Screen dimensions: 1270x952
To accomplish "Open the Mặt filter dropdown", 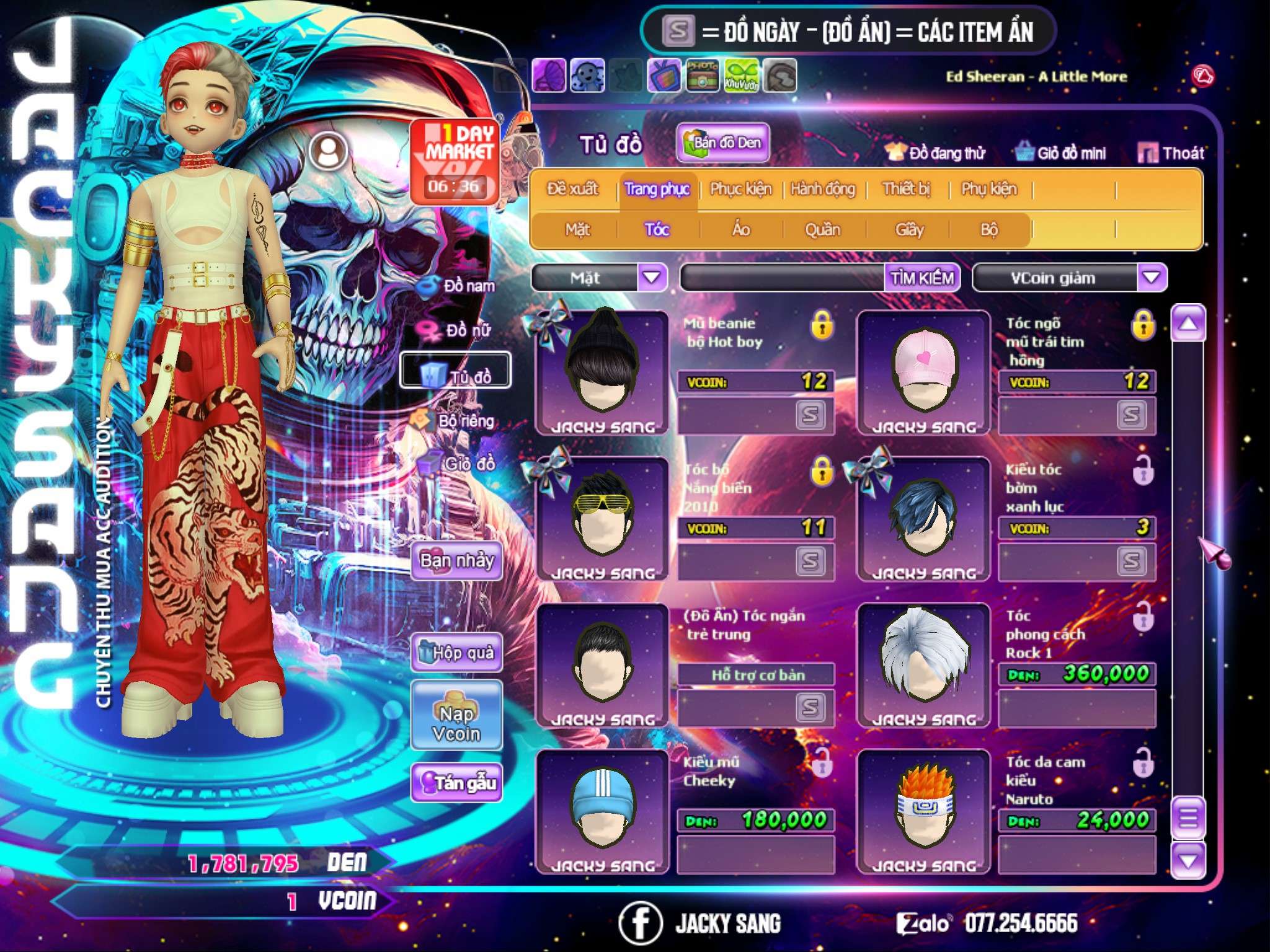I will 652,277.
